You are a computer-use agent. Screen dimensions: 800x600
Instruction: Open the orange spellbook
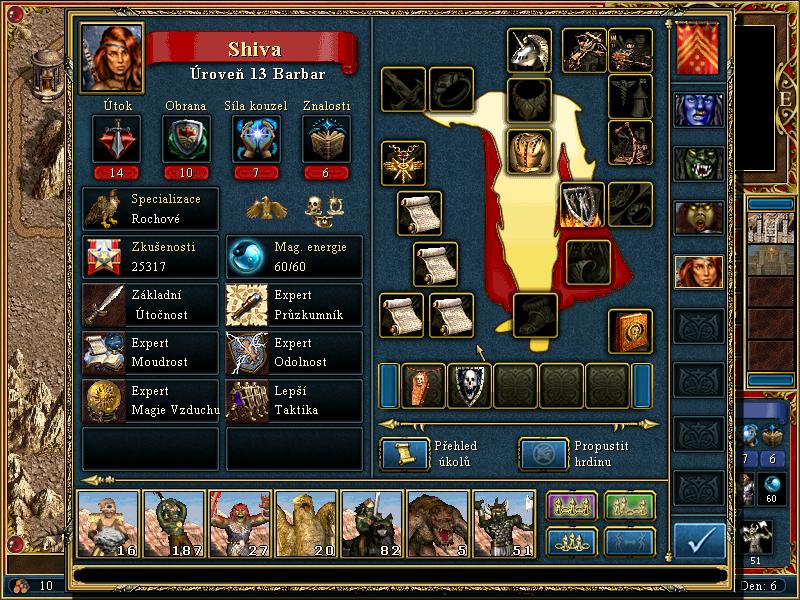630,331
